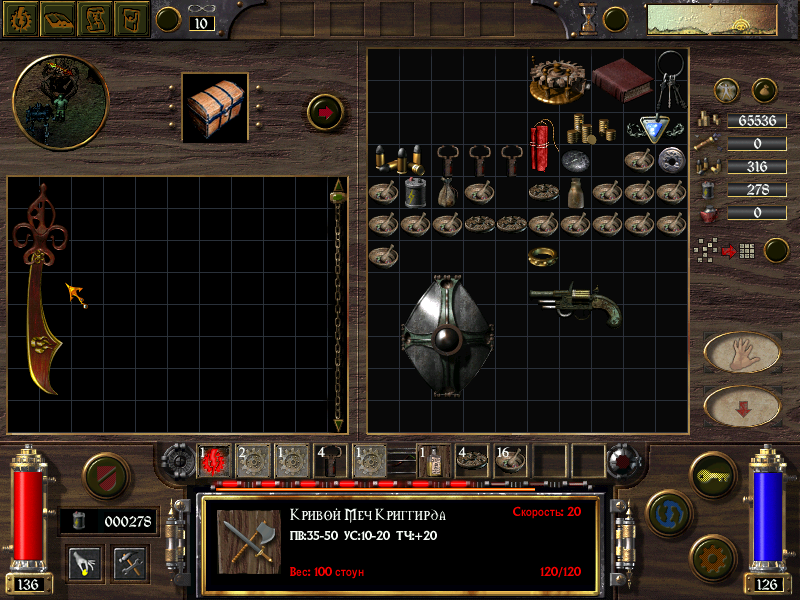Viewport: 800px width, 600px height.
Task: Pick the bullets in the inventory grid
Action: tap(398, 159)
